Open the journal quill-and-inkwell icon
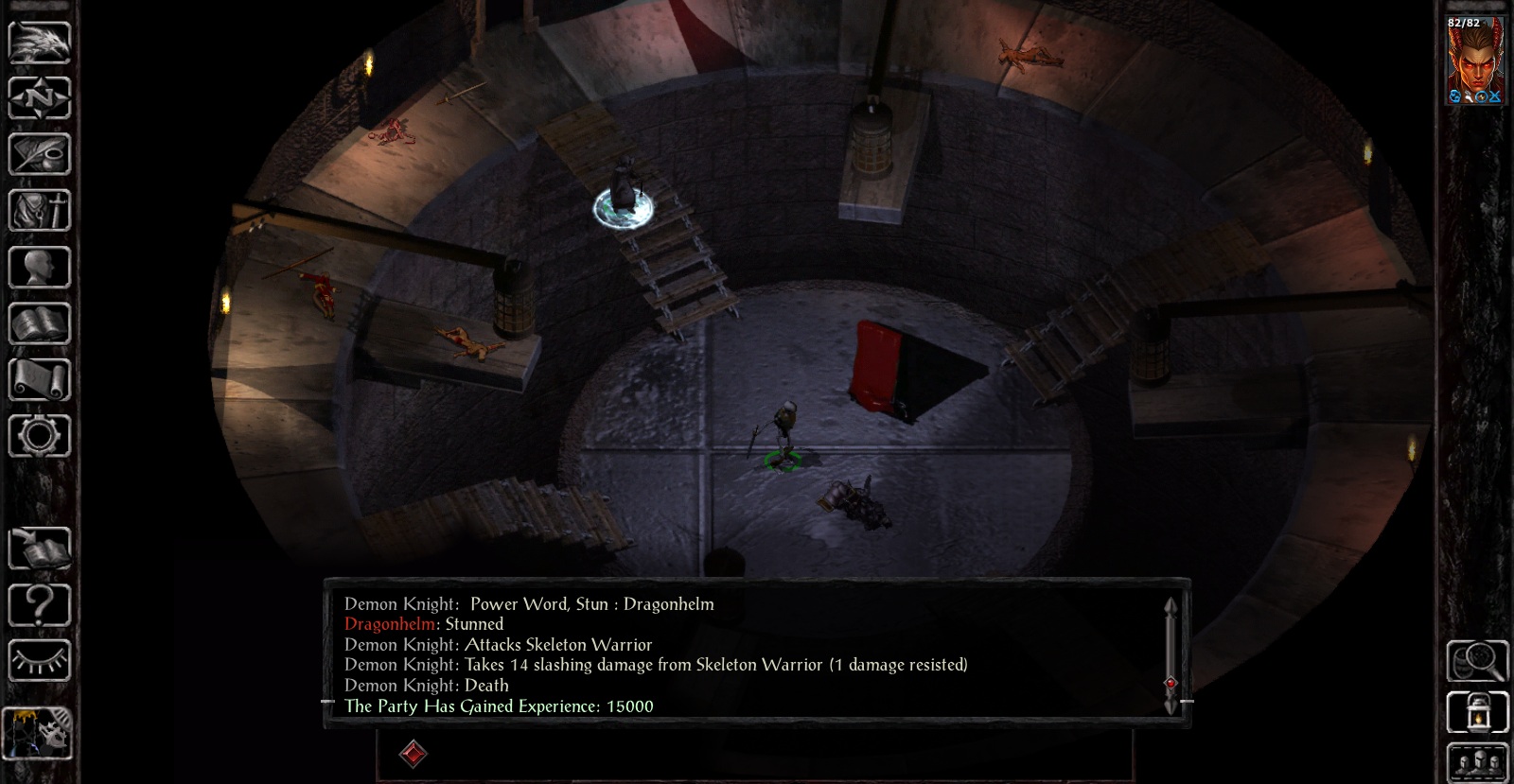Viewport: 1514px width, 784px height. (39, 154)
